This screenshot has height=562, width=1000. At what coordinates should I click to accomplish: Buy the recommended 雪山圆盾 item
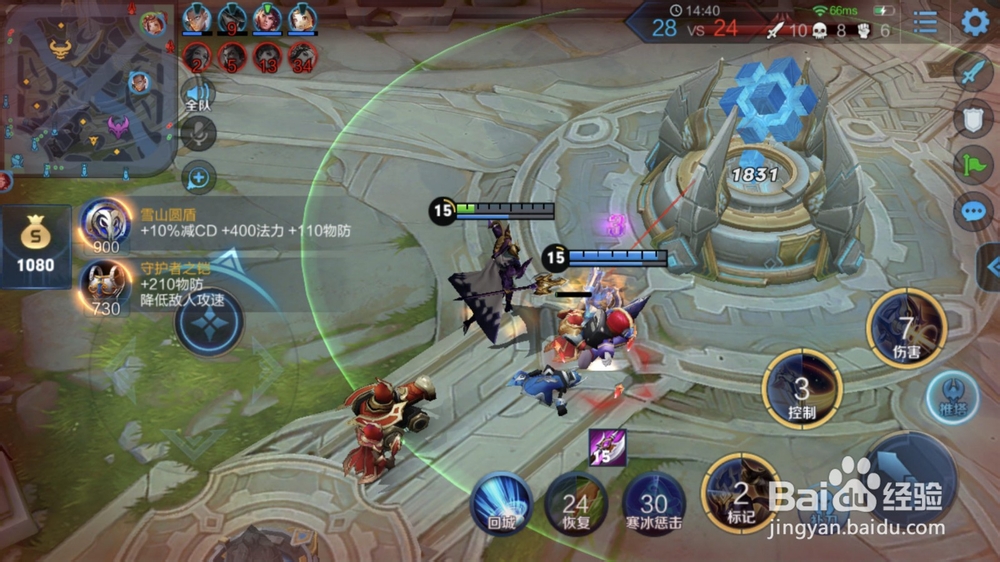pos(105,225)
